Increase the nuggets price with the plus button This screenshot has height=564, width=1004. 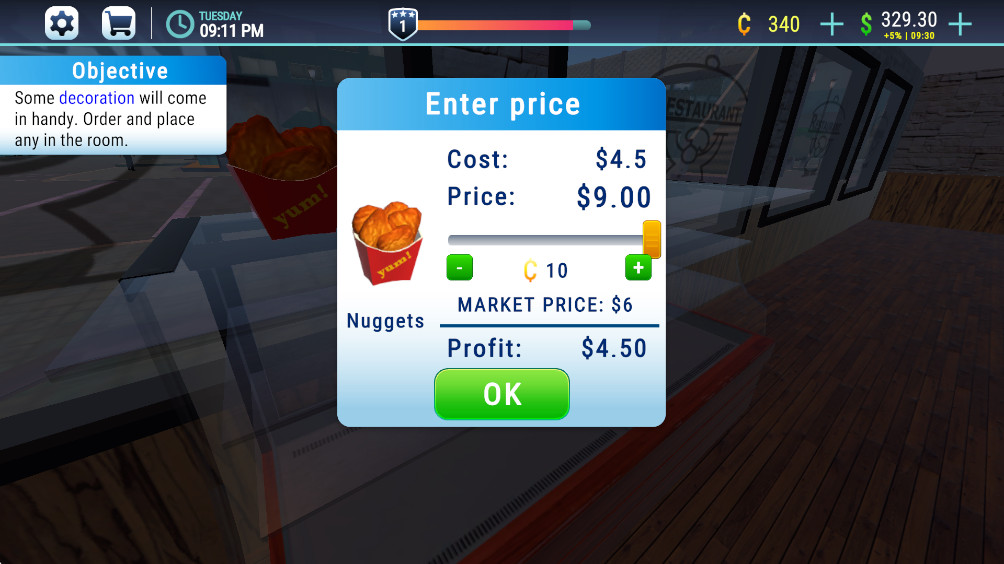pos(638,268)
